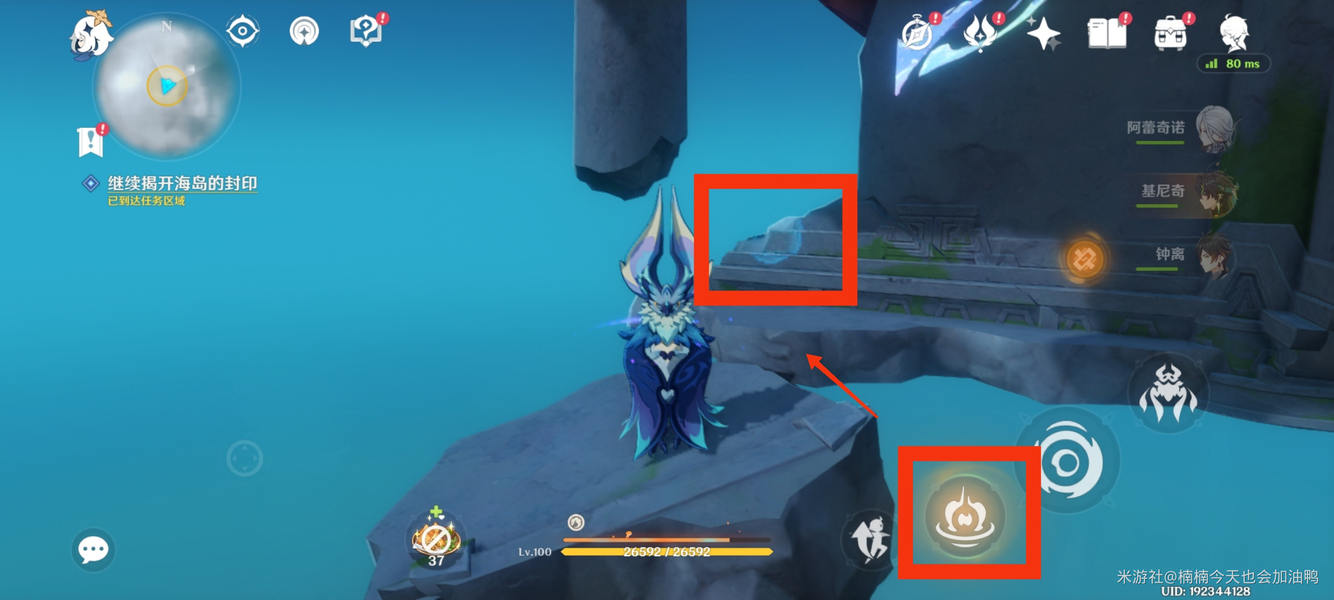Image resolution: width=1334 pixels, height=600 pixels.
Task: Open the circular minimap
Action: 167,86
